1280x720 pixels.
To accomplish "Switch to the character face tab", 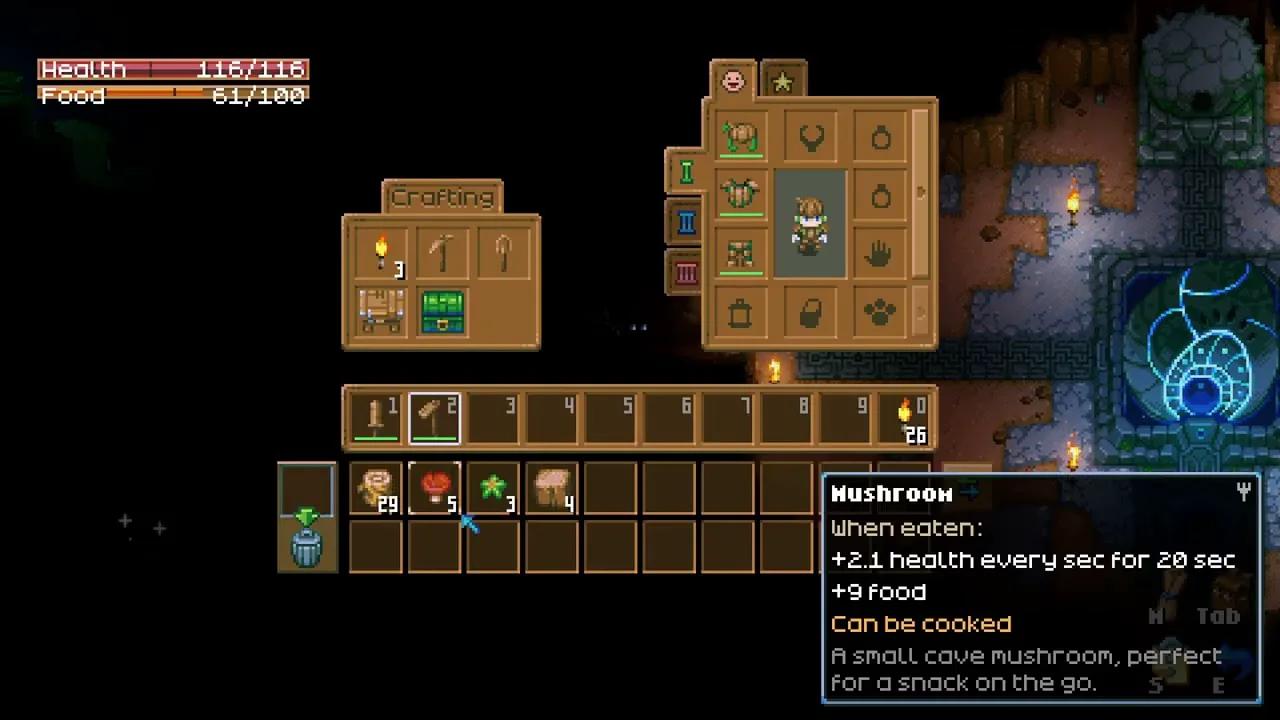I will click(x=733, y=81).
